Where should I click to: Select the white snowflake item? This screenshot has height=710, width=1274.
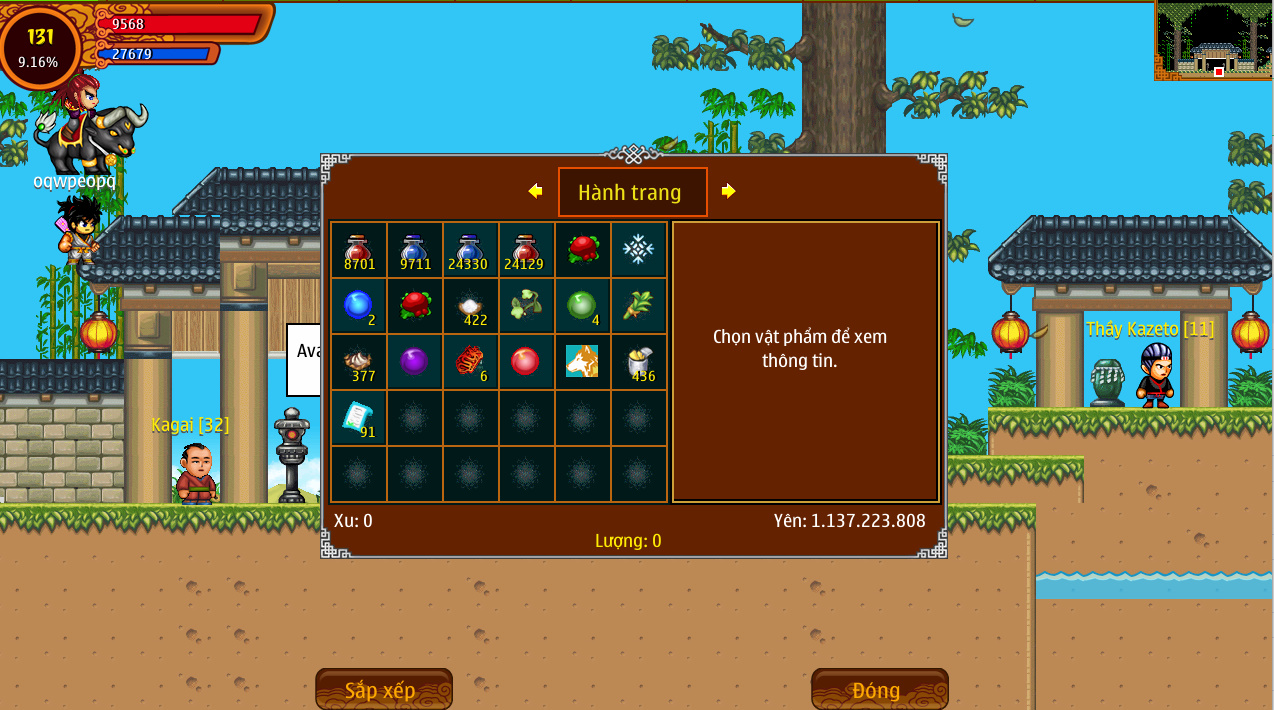(639, 250)
